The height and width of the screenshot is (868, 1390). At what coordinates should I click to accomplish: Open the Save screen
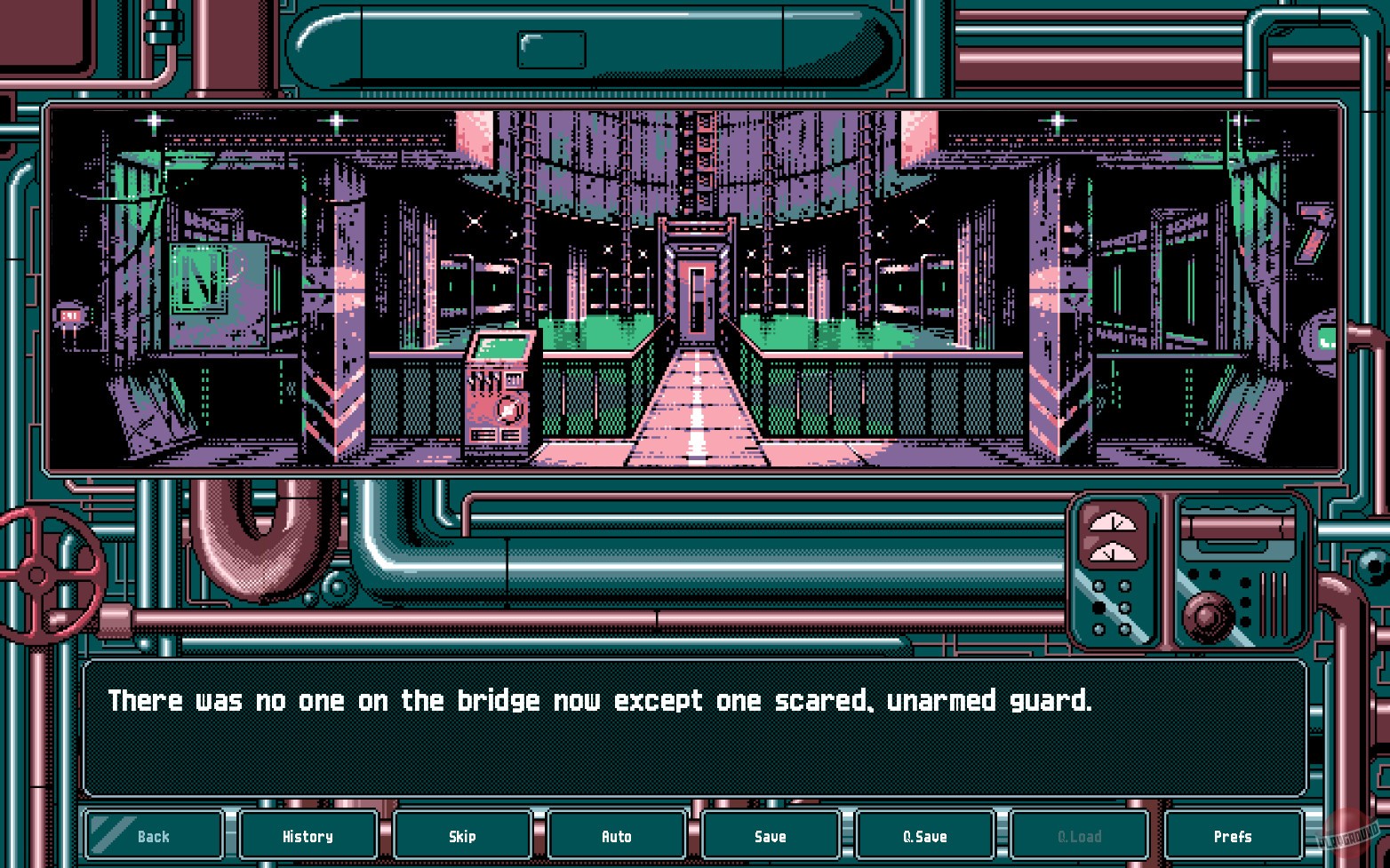770,835
